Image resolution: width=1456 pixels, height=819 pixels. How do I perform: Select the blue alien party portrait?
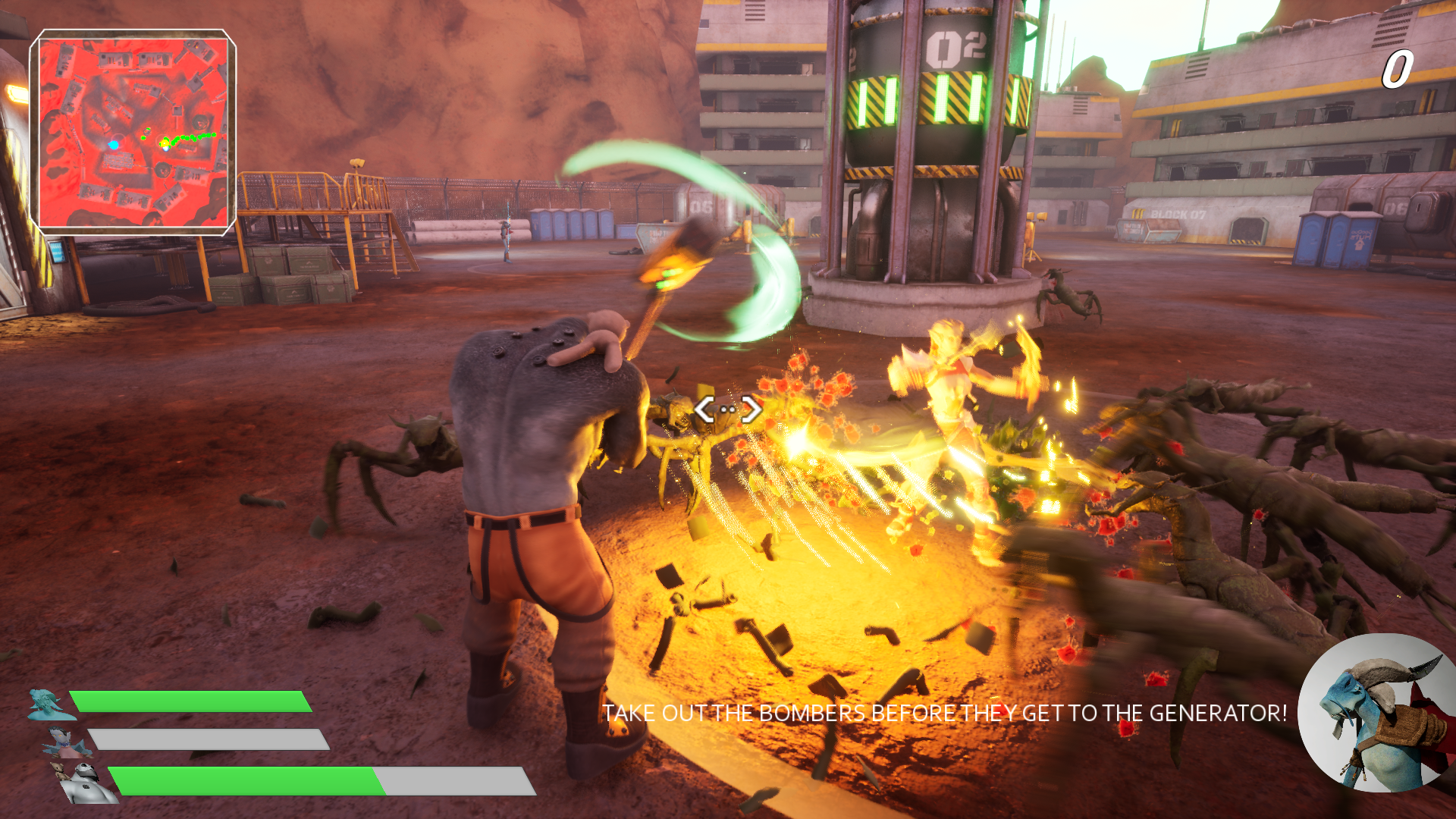49,704
